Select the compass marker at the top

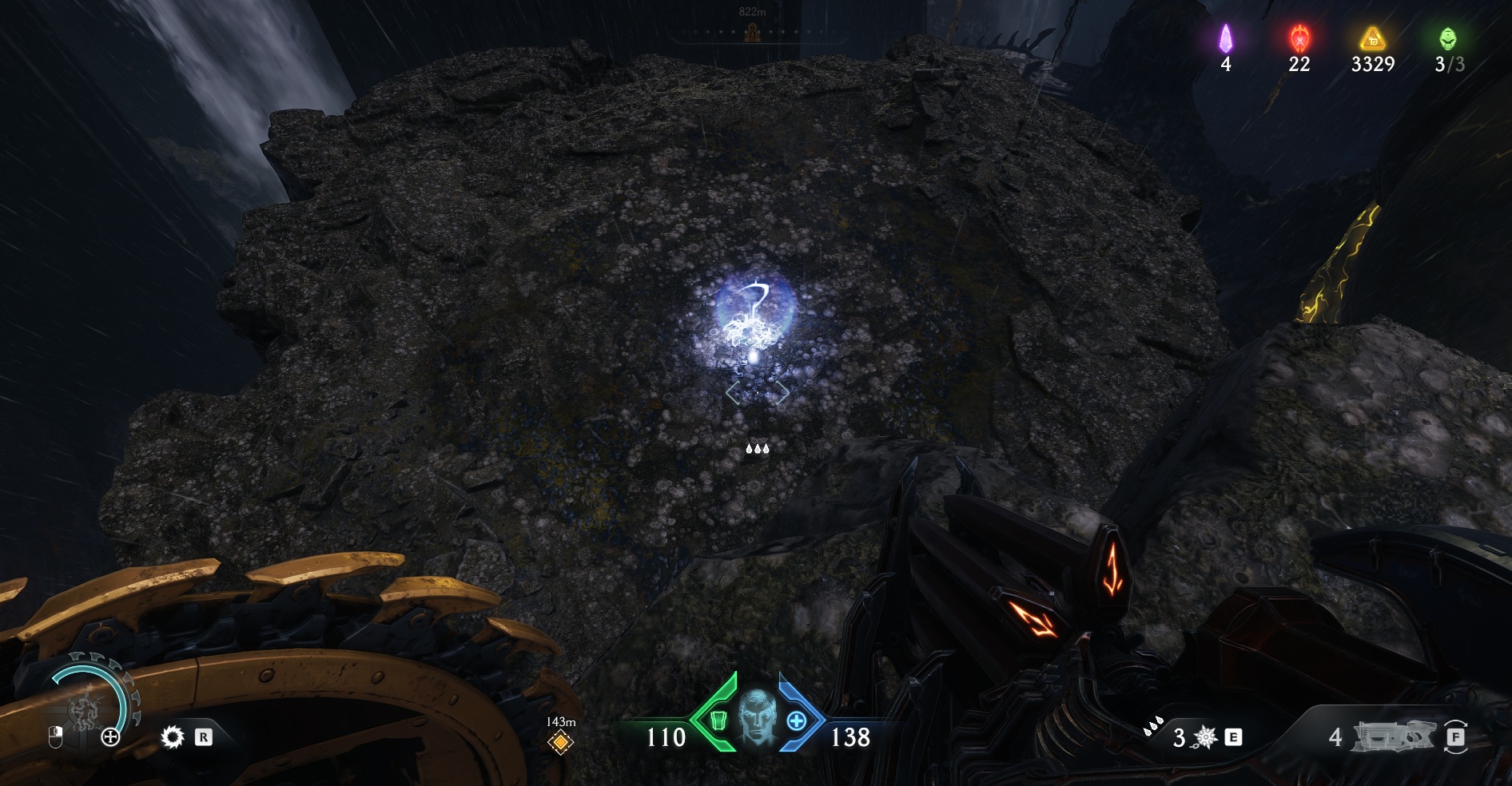click(x=750, y=33)
